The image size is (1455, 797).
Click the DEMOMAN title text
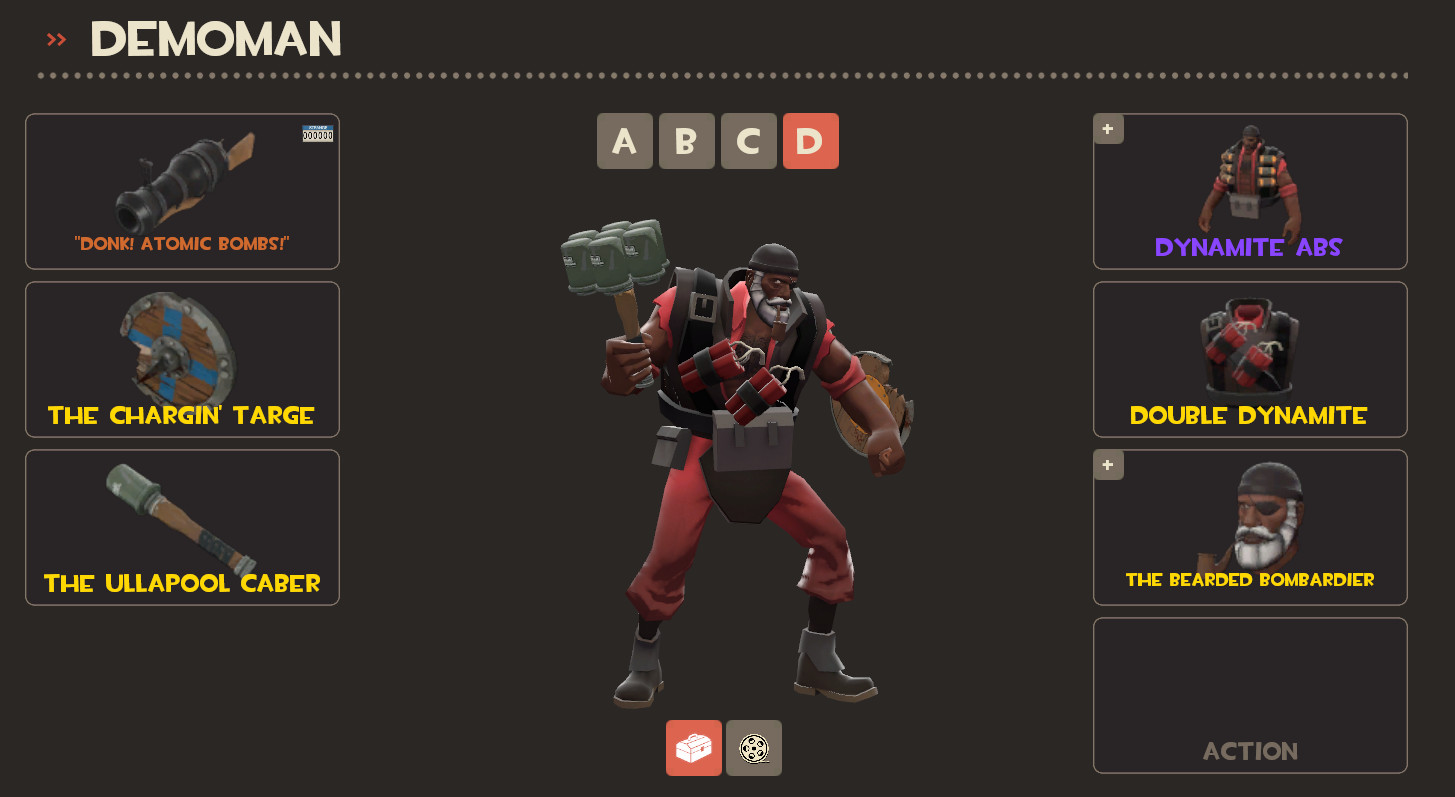point(214,38)
